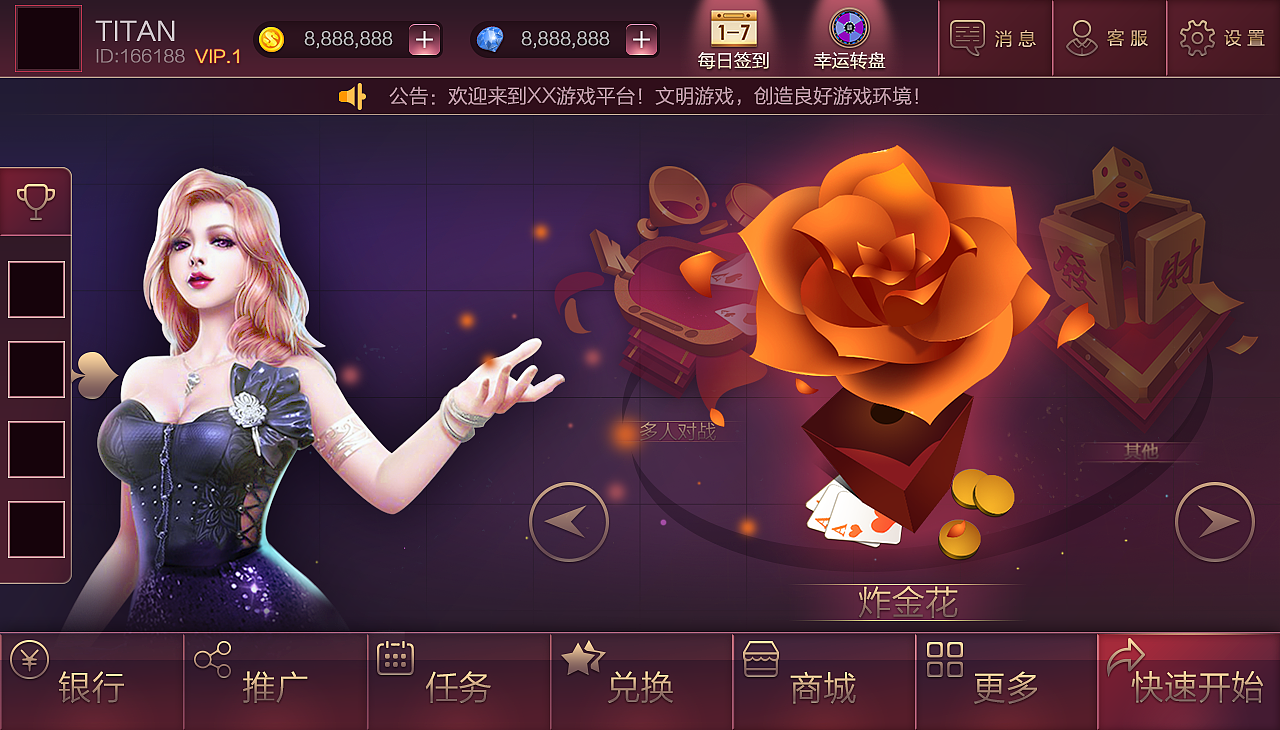The width and height of the screenshot is (1280, 730).
Task: Go to the previous game with left arrow
Action: point(569,521)
